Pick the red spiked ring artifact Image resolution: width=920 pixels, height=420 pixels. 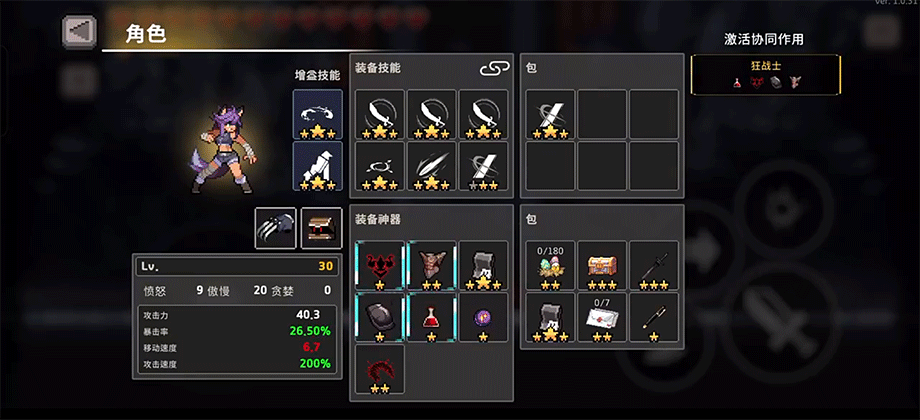379,369
